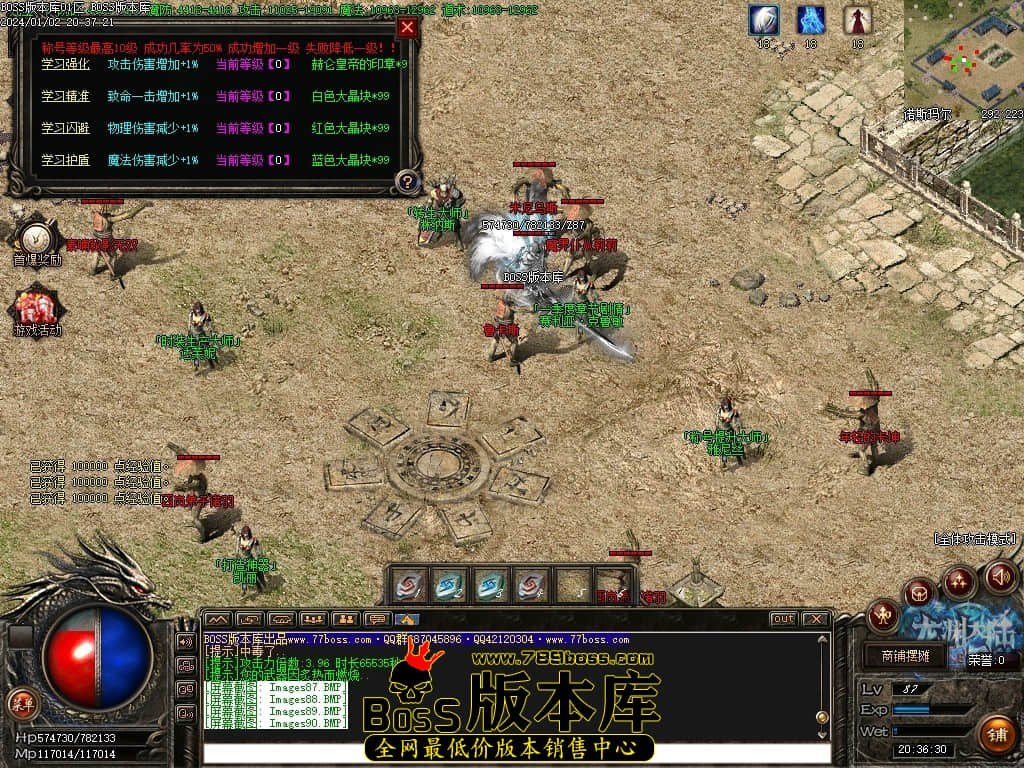1024x768 pixels.
Task: Click the white slash buff icon
Action: point(765,20)
